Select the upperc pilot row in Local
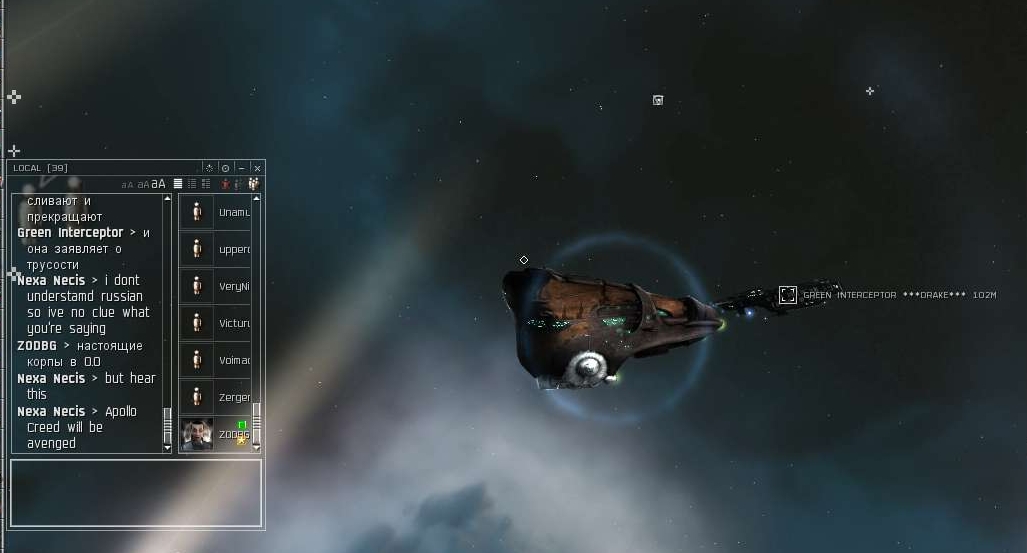 tap(215, 249)
